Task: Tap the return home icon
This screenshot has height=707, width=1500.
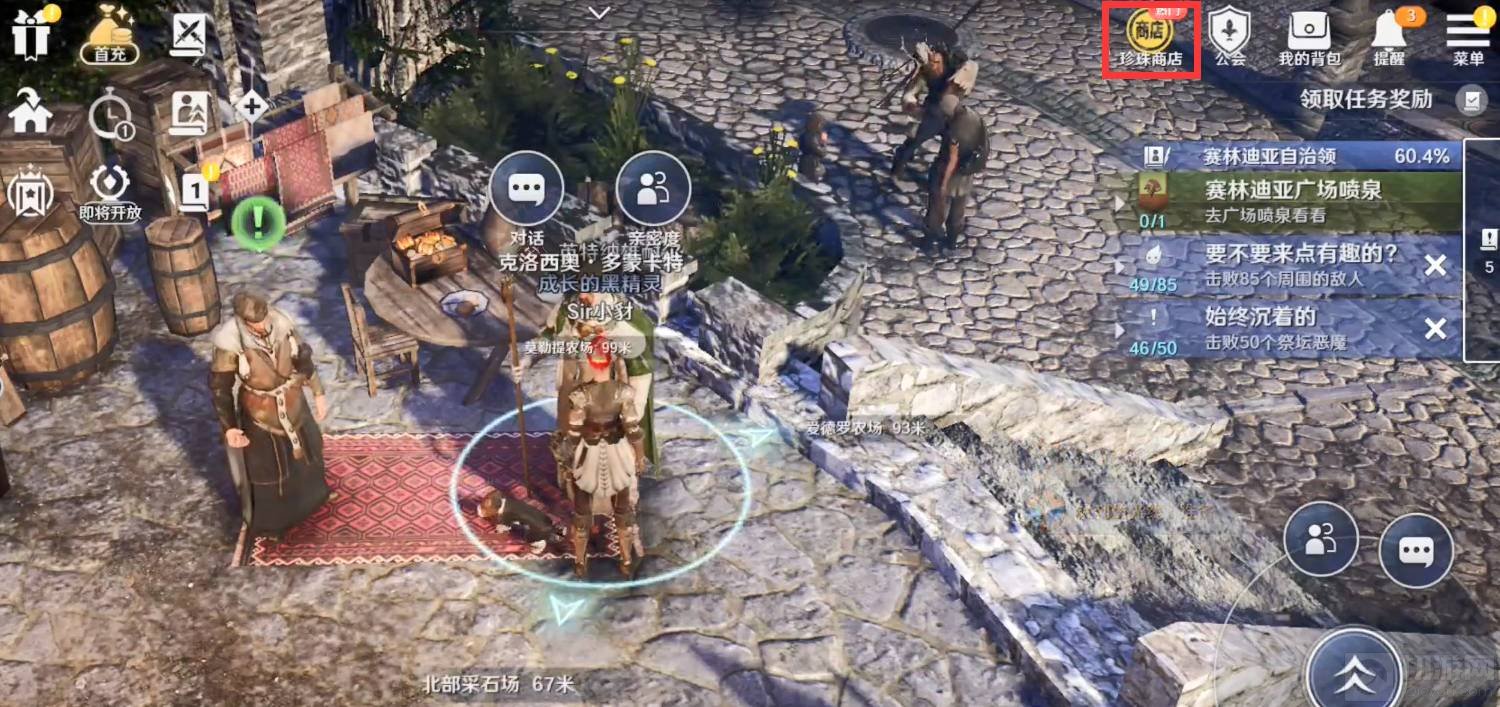Action: tap(30, 113)
